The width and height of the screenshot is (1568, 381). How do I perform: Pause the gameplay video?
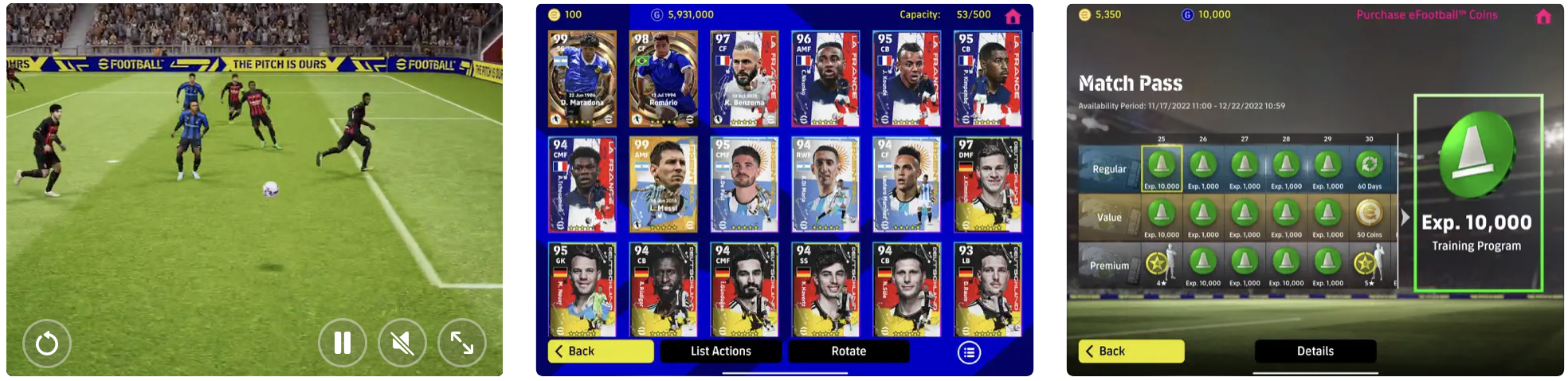pyautogui.click(x=343, y=343)
